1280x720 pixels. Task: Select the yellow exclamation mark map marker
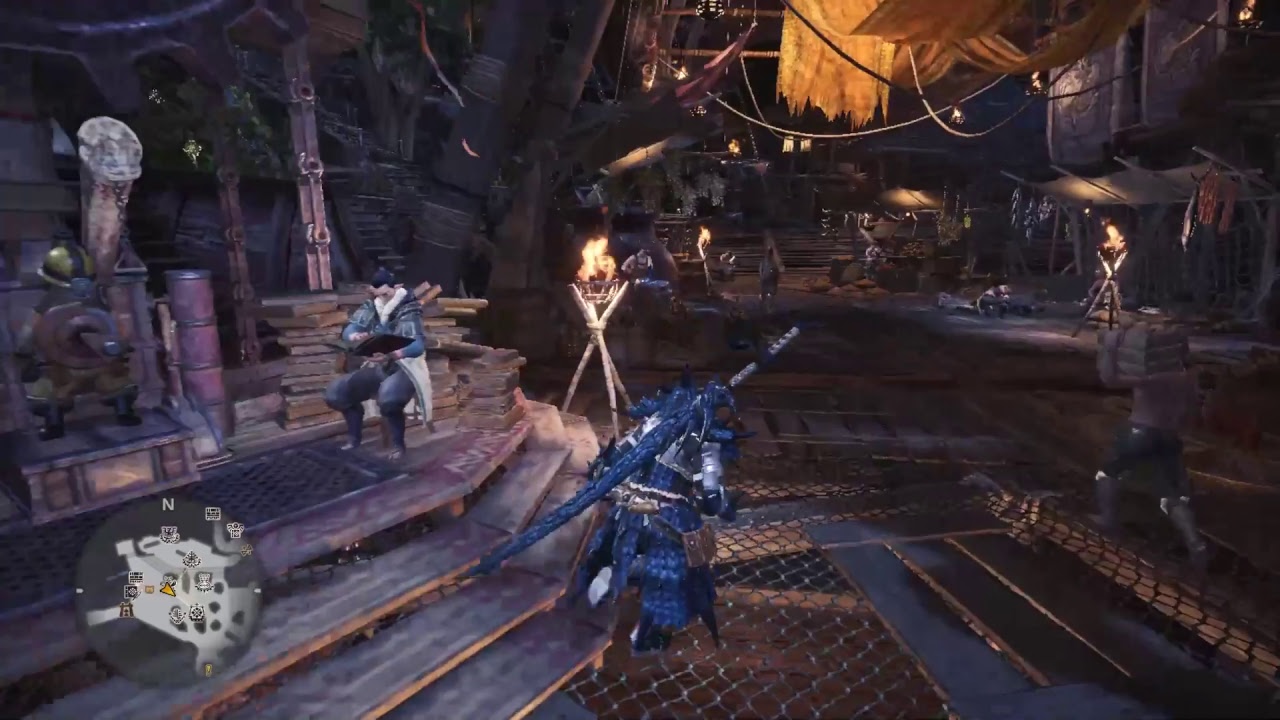pos(208,670)
